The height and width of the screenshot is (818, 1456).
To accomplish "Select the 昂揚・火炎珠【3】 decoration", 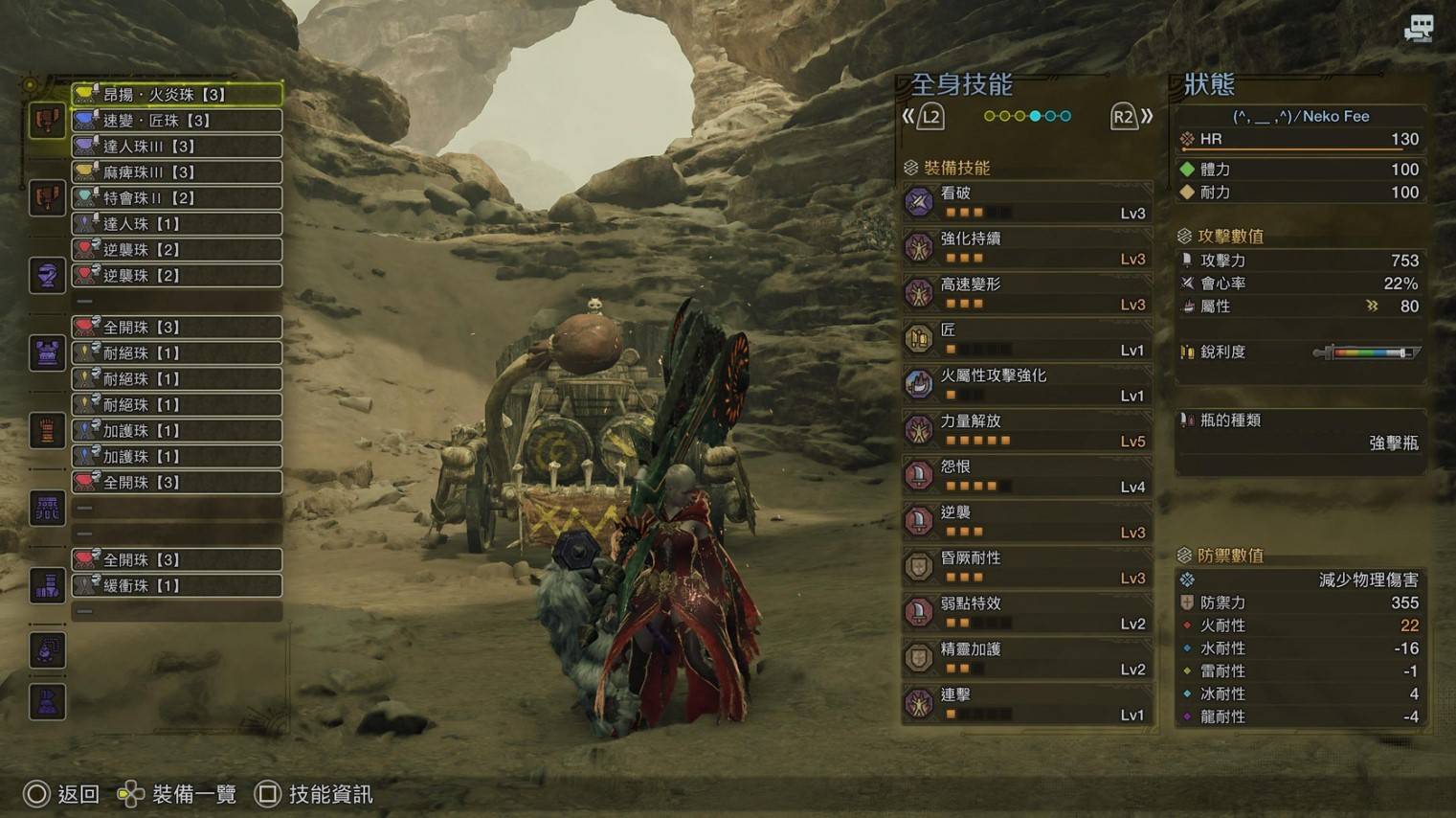I will [177, 95].
